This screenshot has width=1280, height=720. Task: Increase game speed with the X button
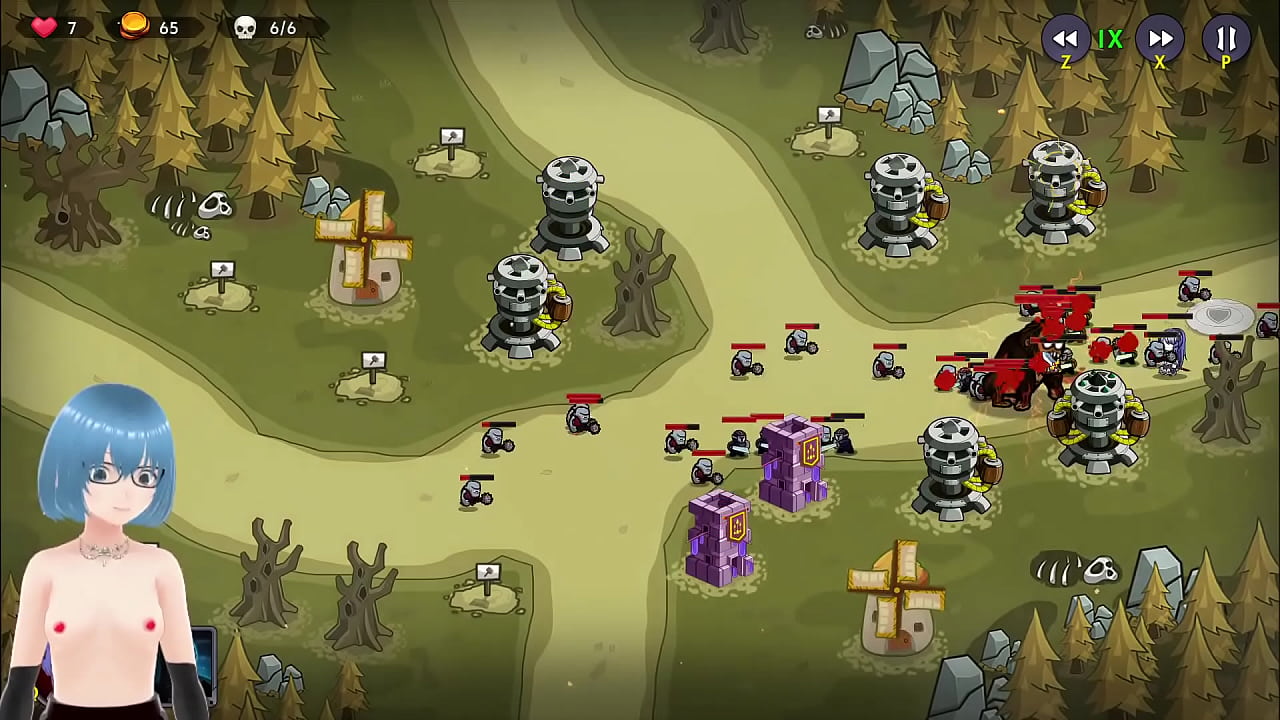coord(1159,40)
